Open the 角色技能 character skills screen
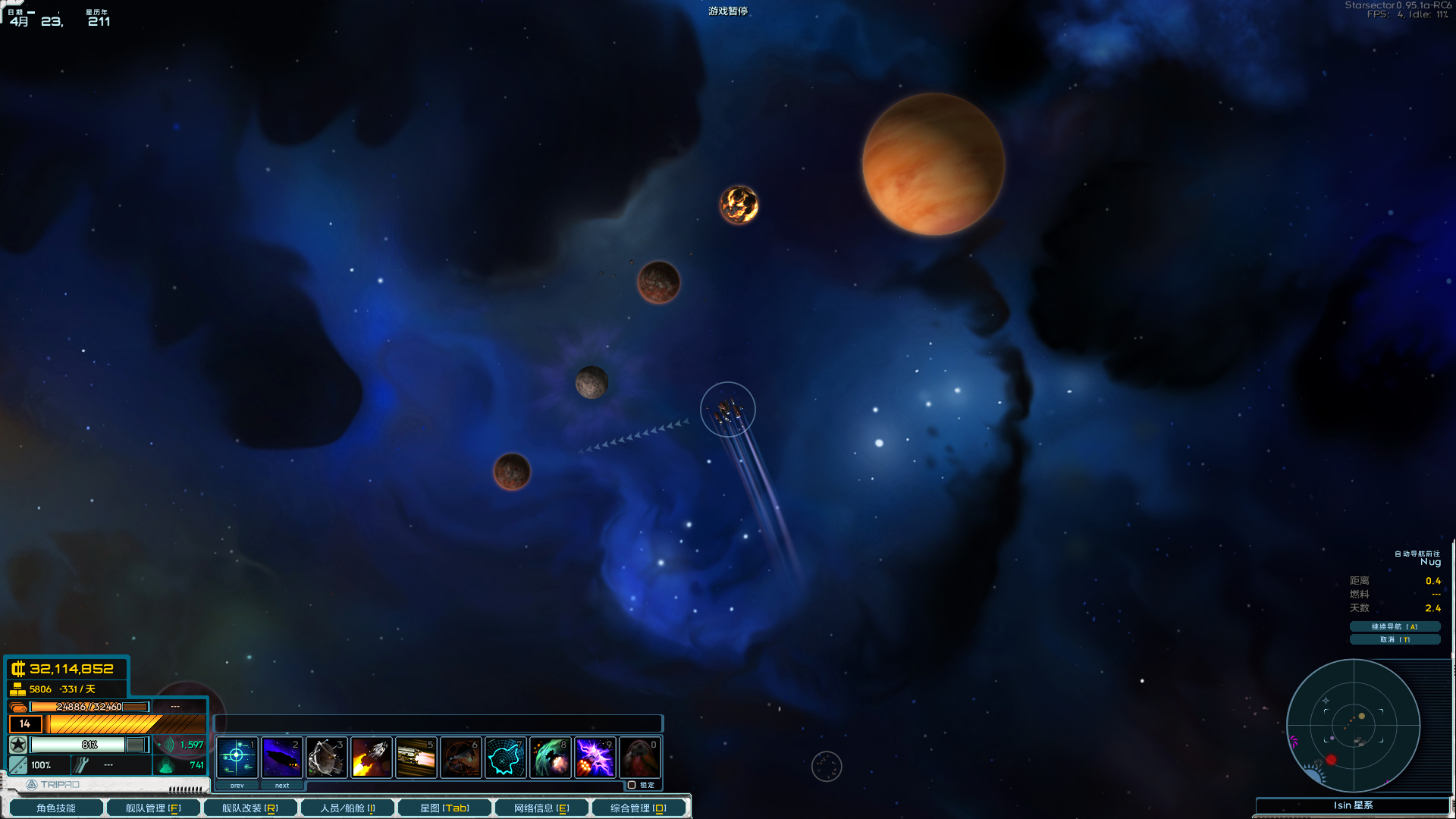Viewport: 1456px width, 819px height. coord(55,808)
